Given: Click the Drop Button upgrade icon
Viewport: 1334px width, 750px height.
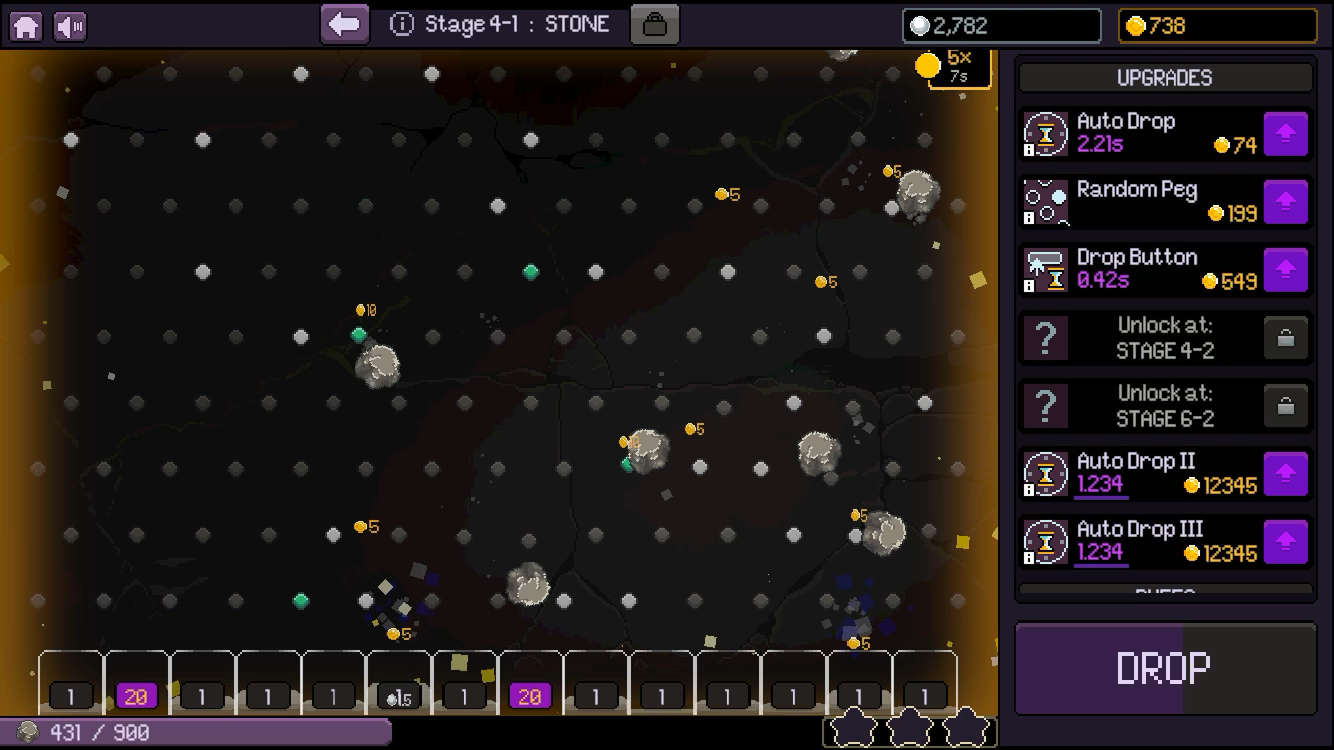Looking at the screenshot, I should pyautogui.click(x=1045, y=269).
